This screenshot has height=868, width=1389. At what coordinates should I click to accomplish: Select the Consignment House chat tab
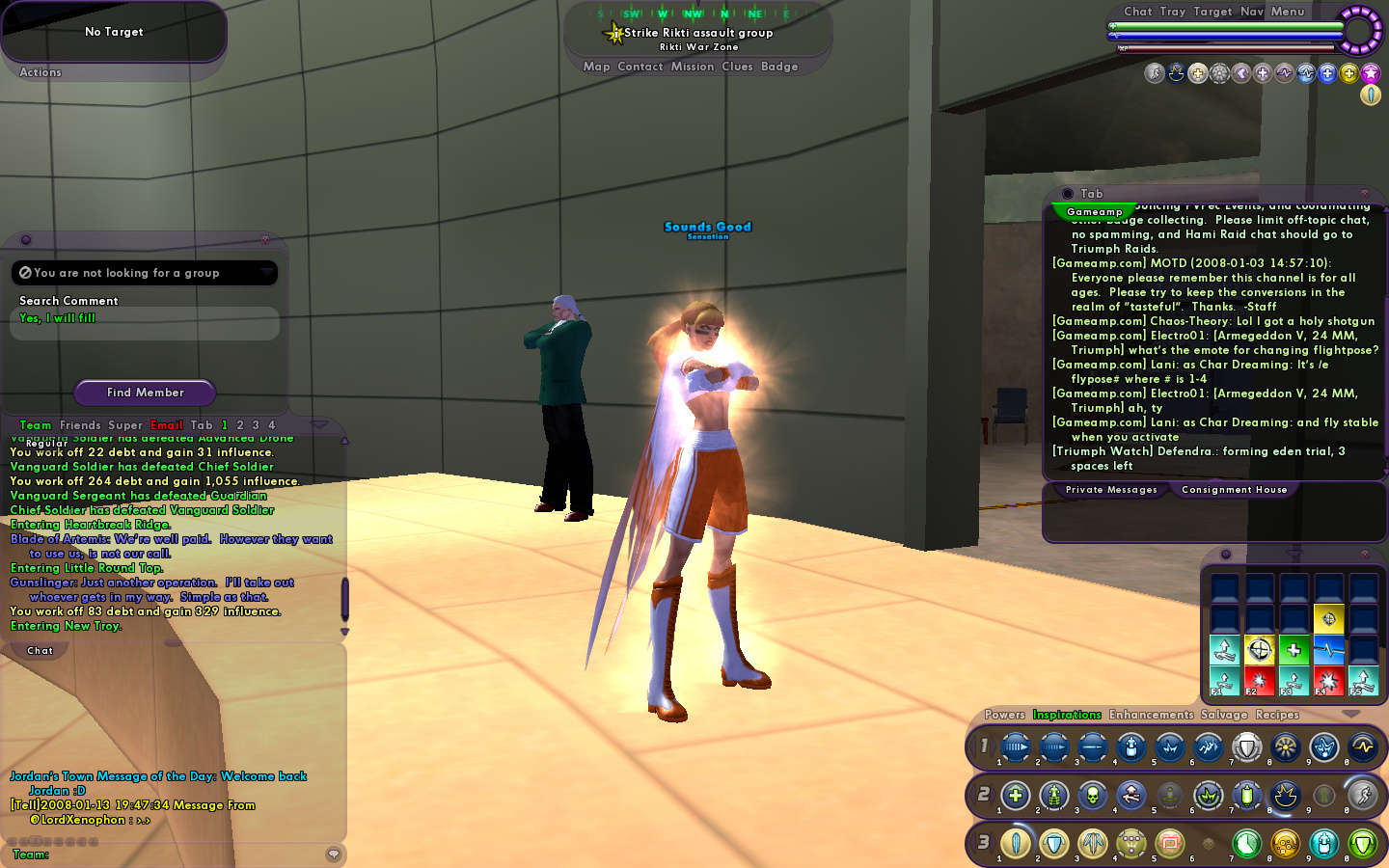pyautogui.click(x=1234, y=490)
